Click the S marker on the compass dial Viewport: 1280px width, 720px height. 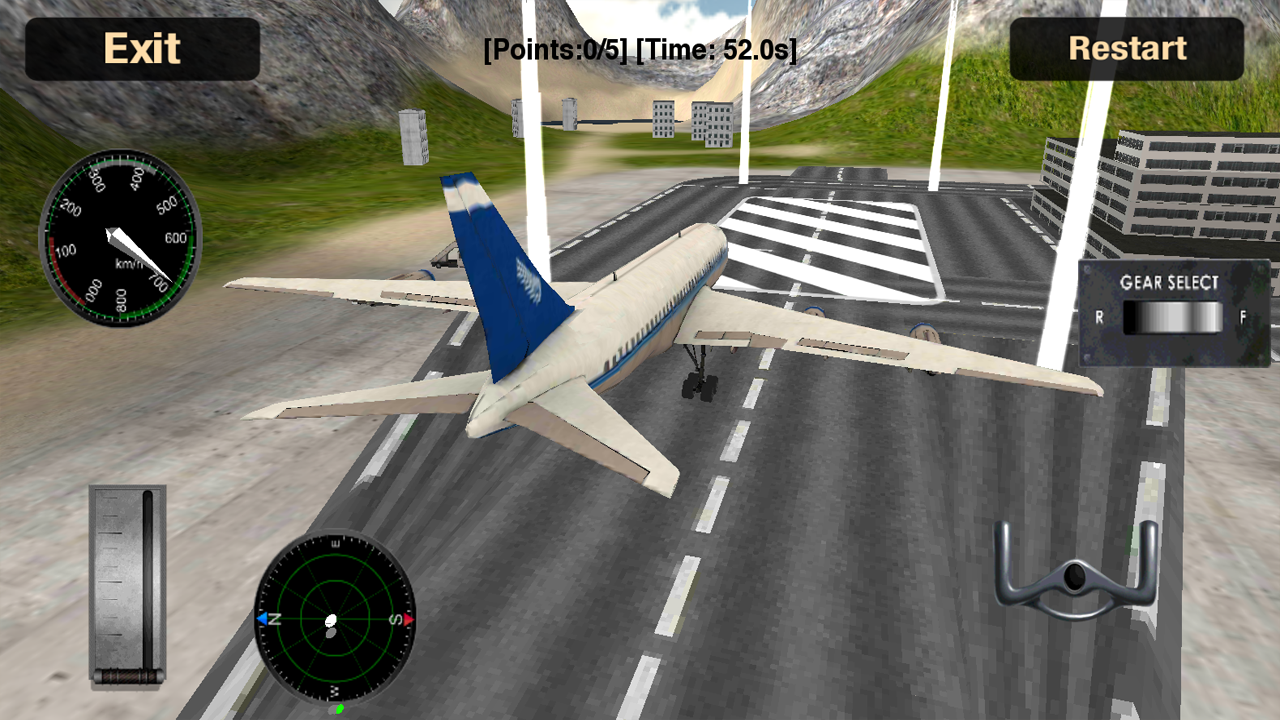tap(394, 620)
